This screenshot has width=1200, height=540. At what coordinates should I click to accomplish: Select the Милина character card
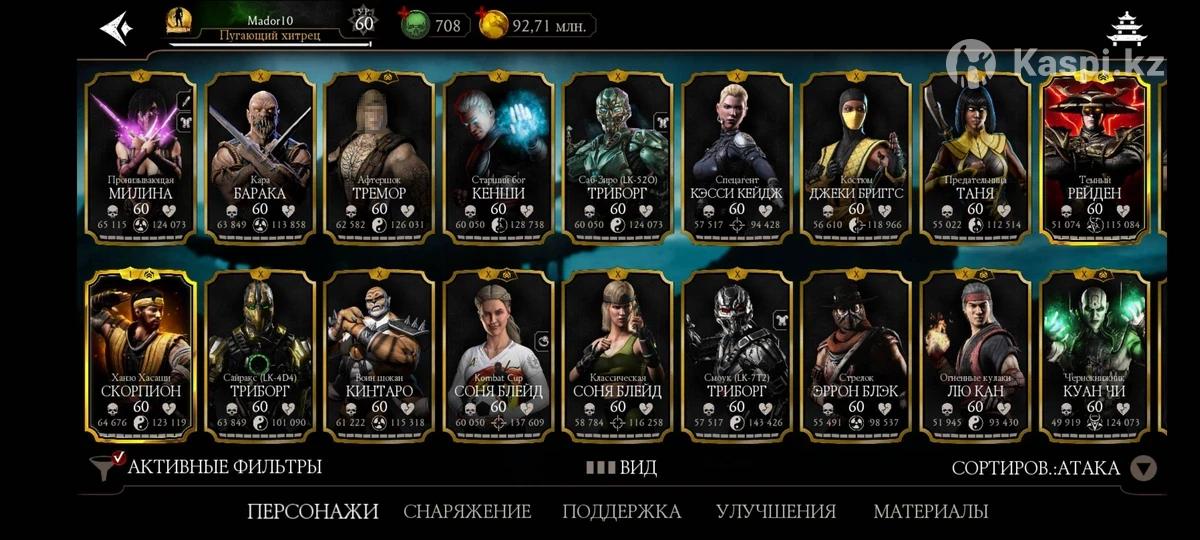[140, 158]
